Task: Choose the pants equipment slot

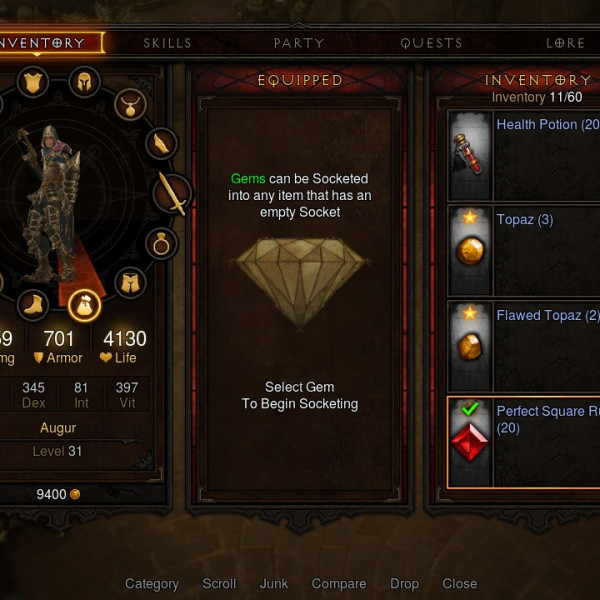Action: [x=129, y=283]
